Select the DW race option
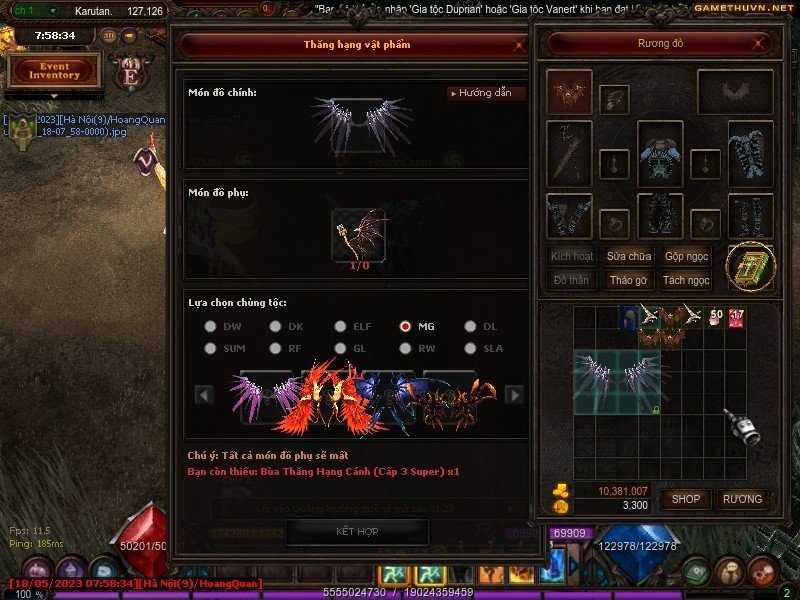This screenshot has width=800, height=600. 210,326
